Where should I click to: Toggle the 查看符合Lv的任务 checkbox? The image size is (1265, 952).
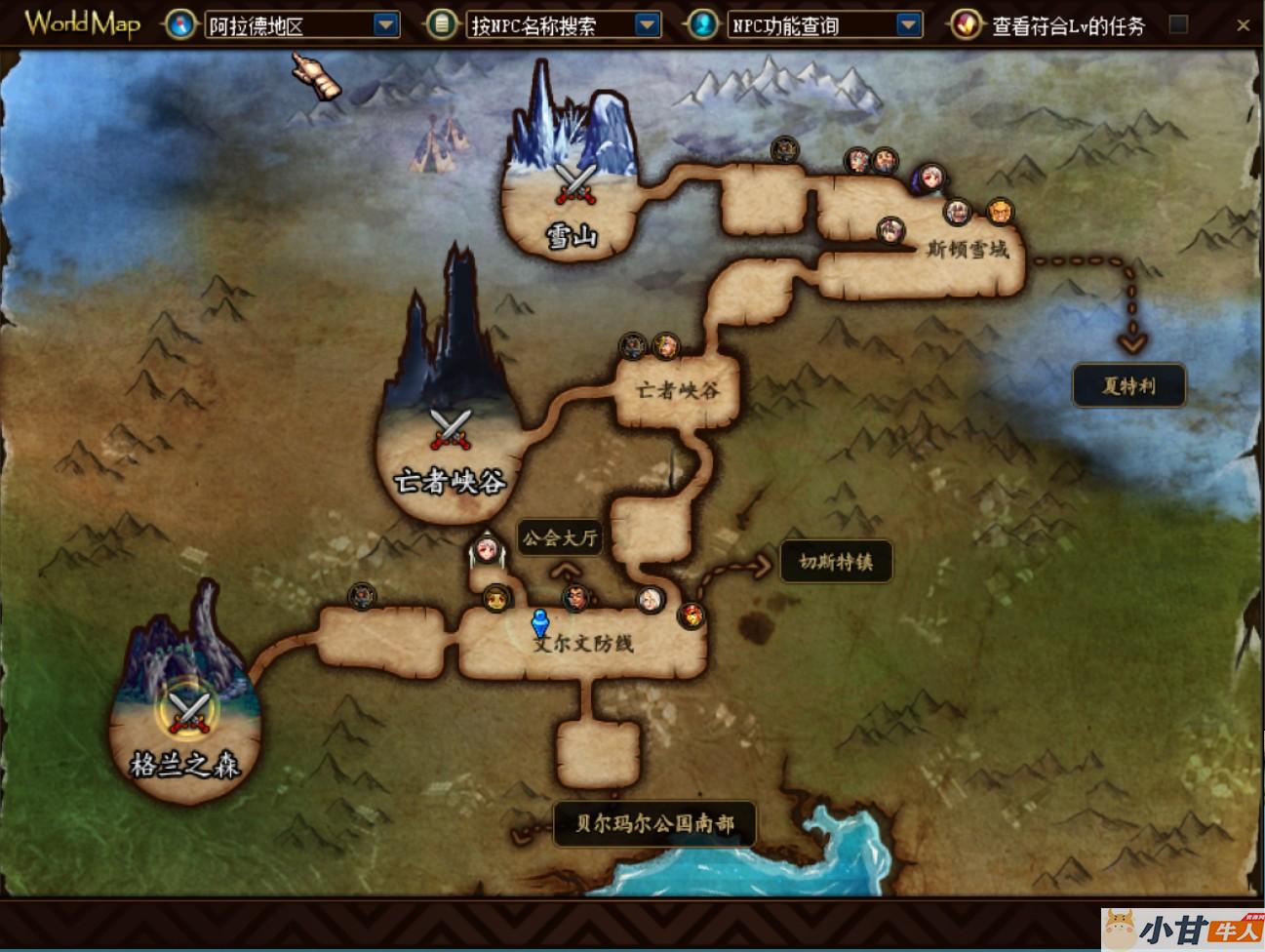click(1178, 24)
